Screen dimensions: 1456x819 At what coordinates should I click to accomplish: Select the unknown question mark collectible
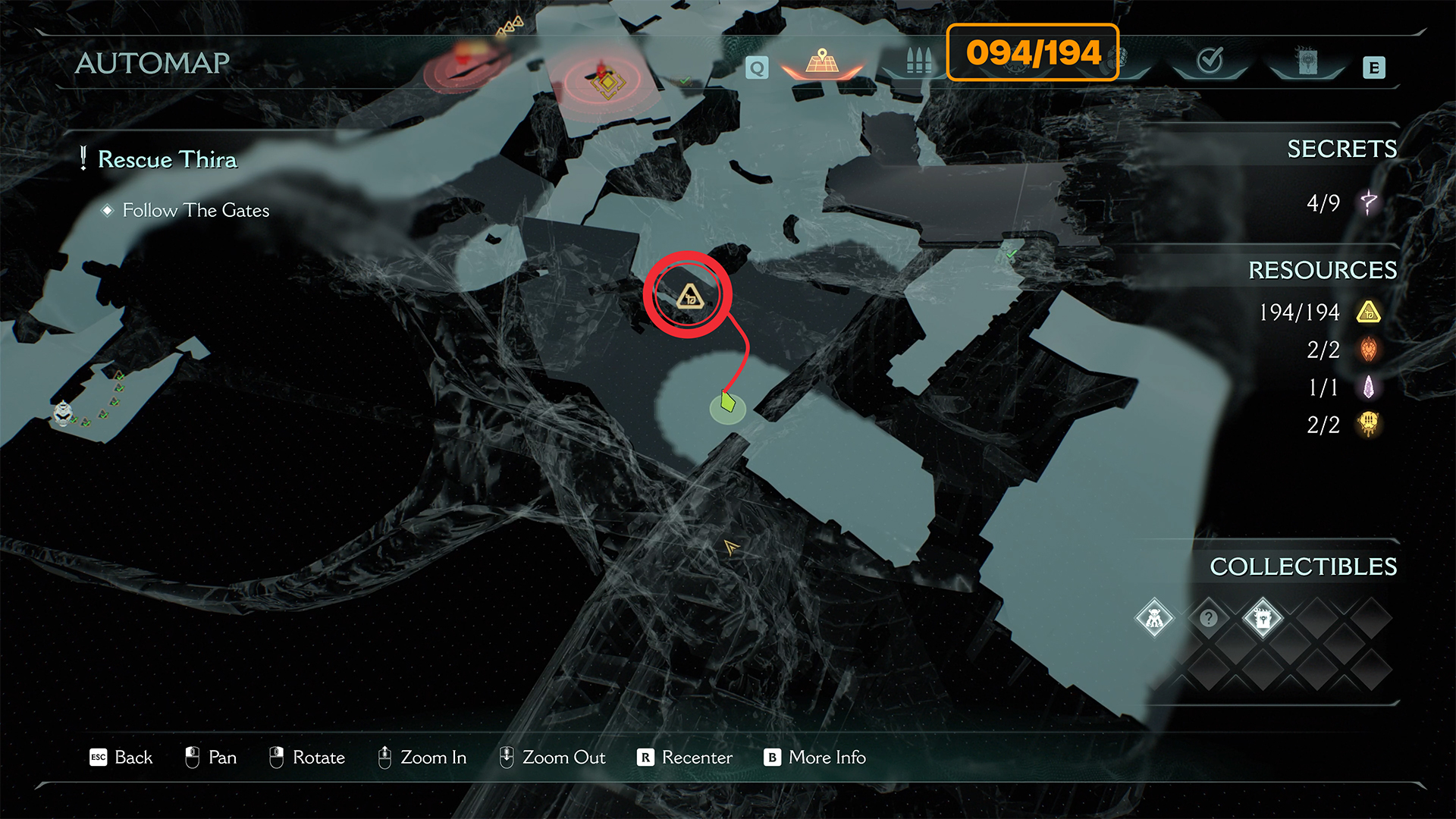pos(1209,619)
